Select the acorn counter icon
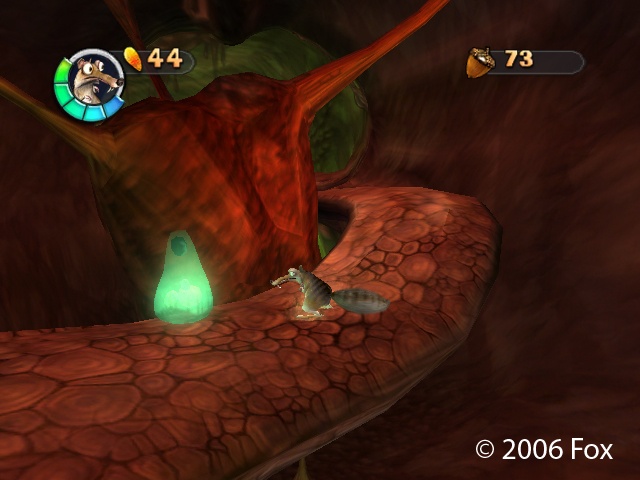This screenshot has height=480, width=640. (x=480, y=62)
